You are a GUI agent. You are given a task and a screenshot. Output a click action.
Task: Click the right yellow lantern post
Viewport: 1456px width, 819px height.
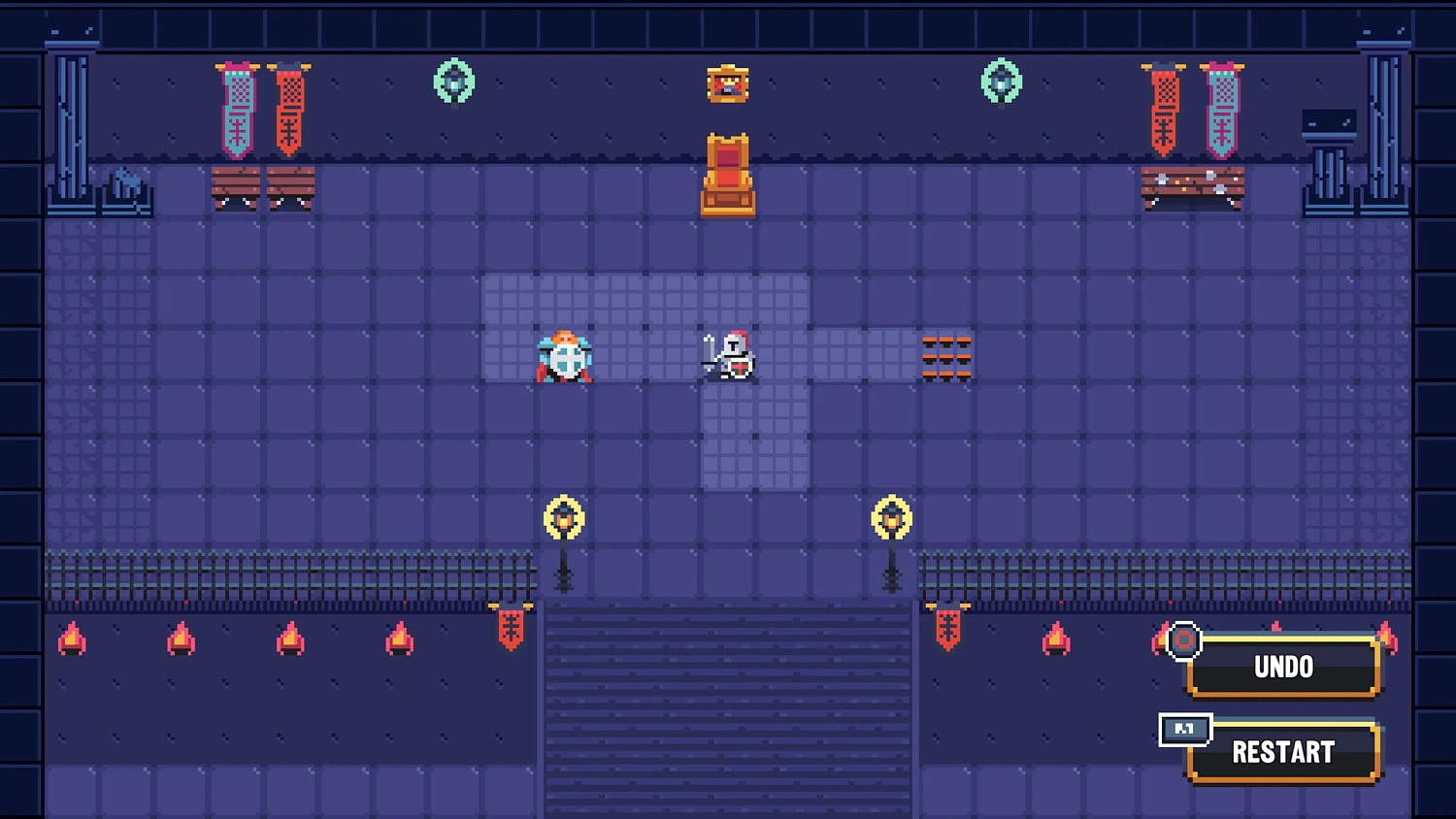click(892, 517)
